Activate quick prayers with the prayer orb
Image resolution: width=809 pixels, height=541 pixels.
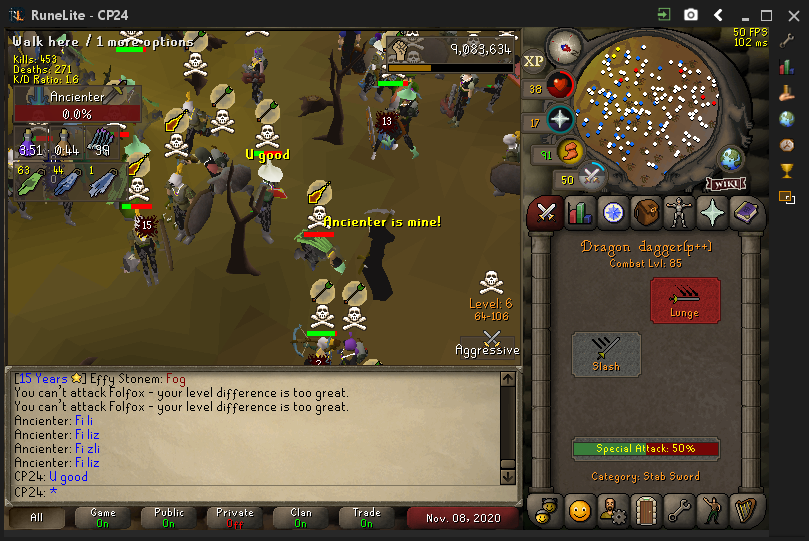560,119
